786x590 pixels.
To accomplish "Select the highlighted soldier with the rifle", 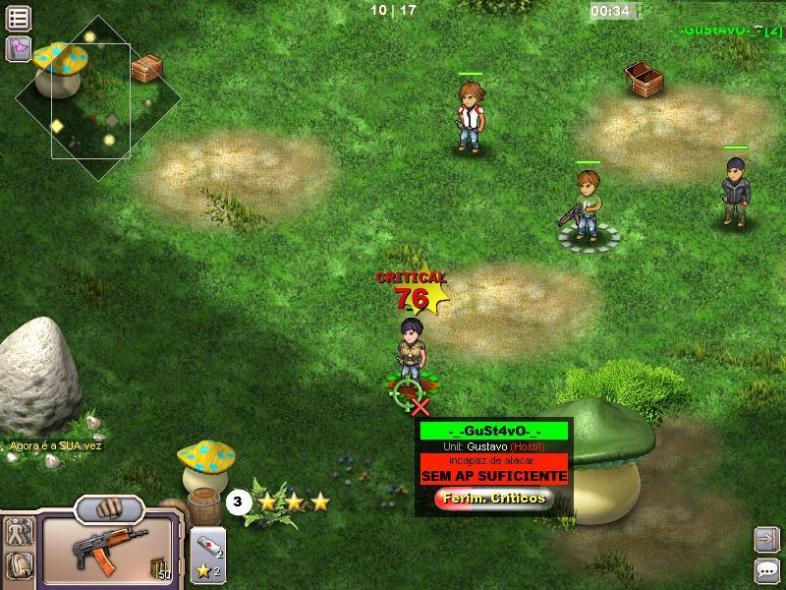I will pyautogui.click(x=588, y=208).
